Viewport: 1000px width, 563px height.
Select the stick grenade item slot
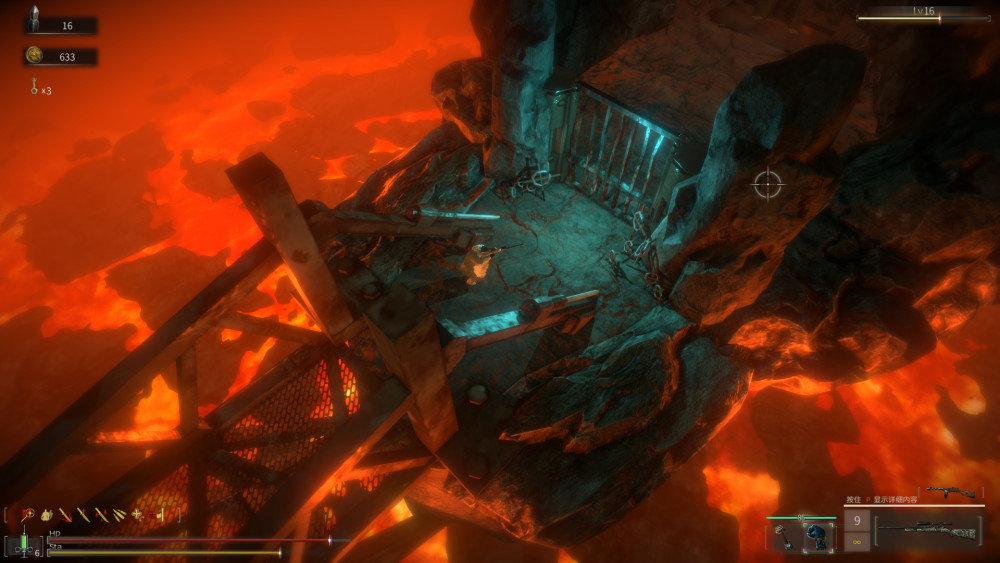pyautogui.click(x=785, y=536)
